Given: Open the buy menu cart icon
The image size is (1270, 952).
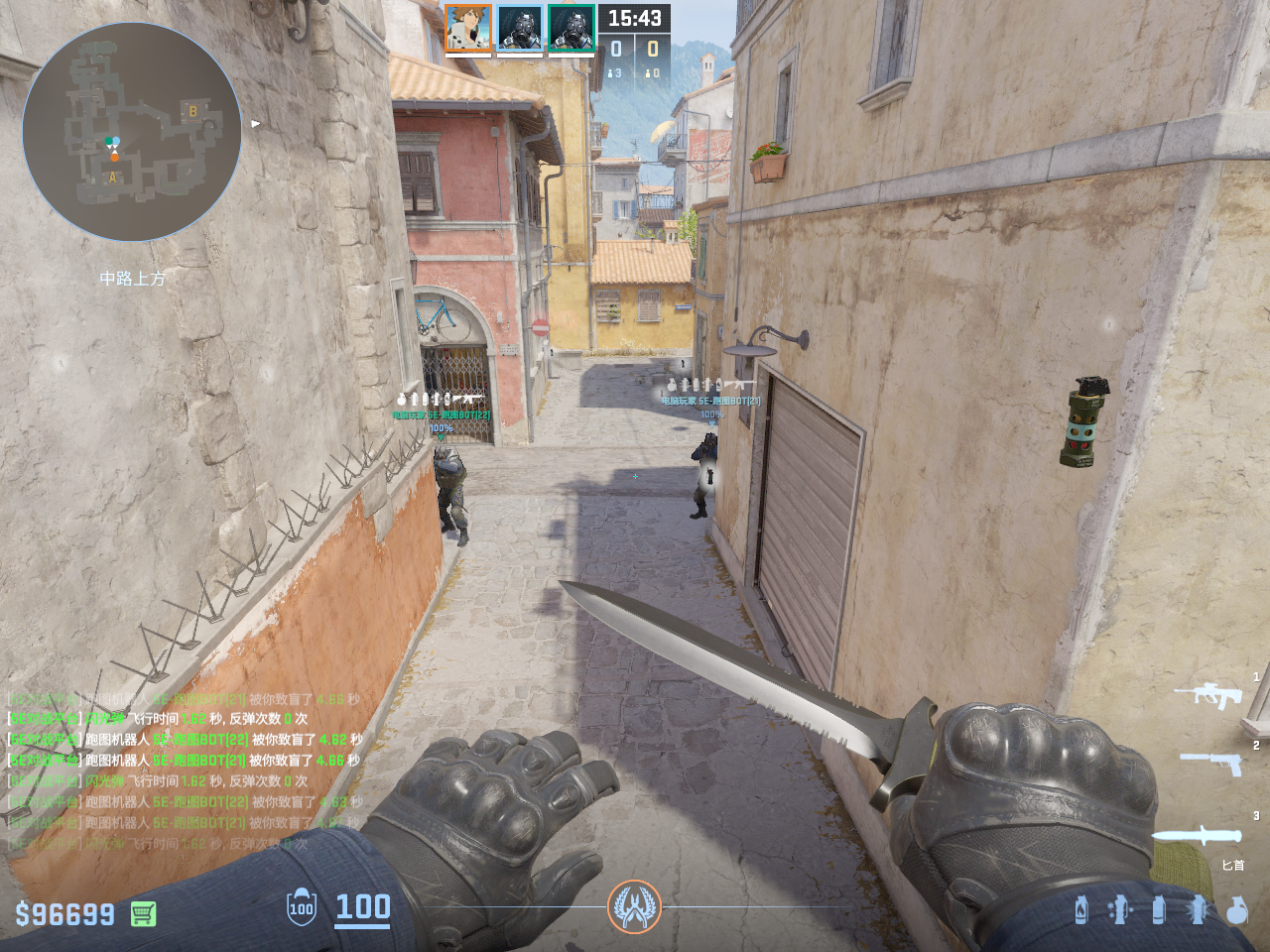Looking at the screenshot, I should [x=143, y=913].
